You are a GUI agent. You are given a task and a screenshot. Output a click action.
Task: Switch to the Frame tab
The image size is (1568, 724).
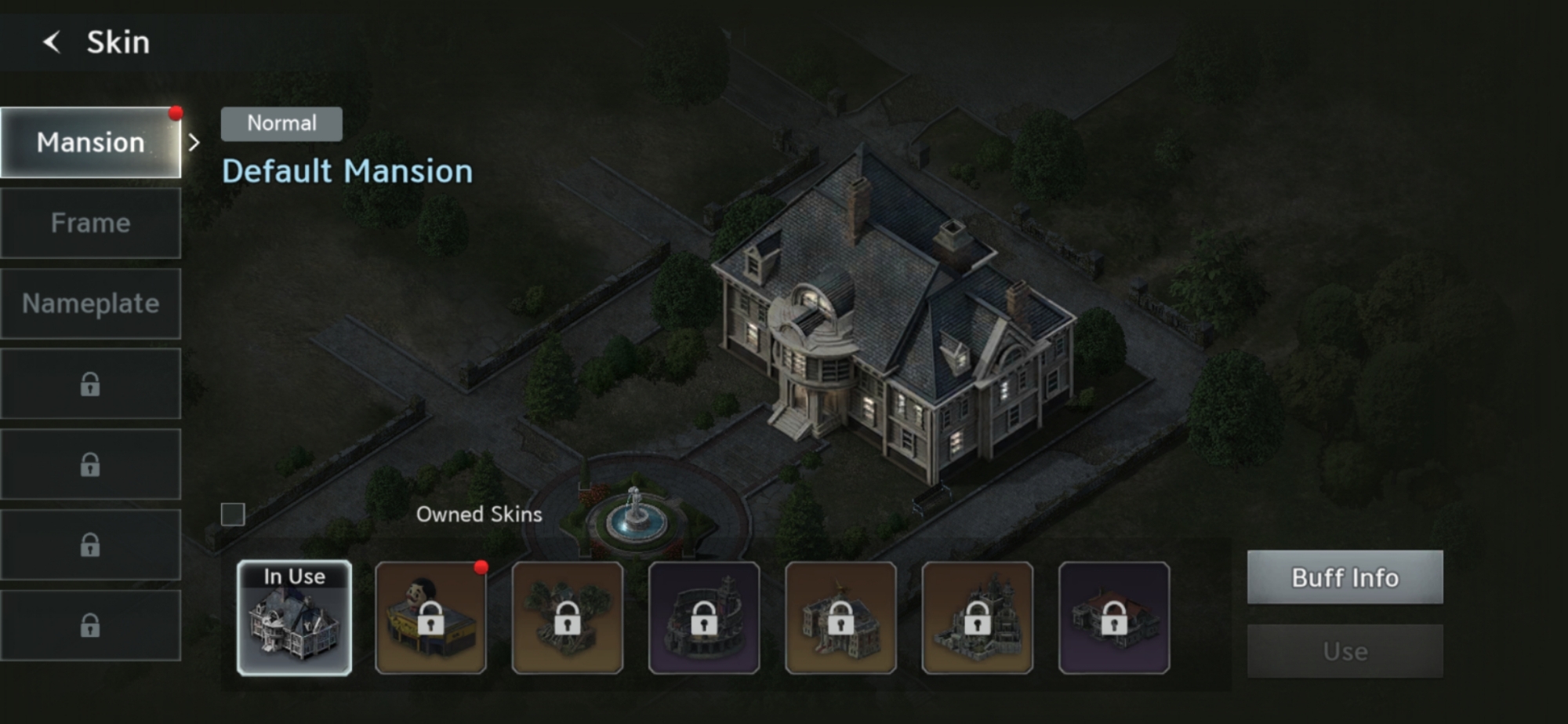[x=91, y=224]
